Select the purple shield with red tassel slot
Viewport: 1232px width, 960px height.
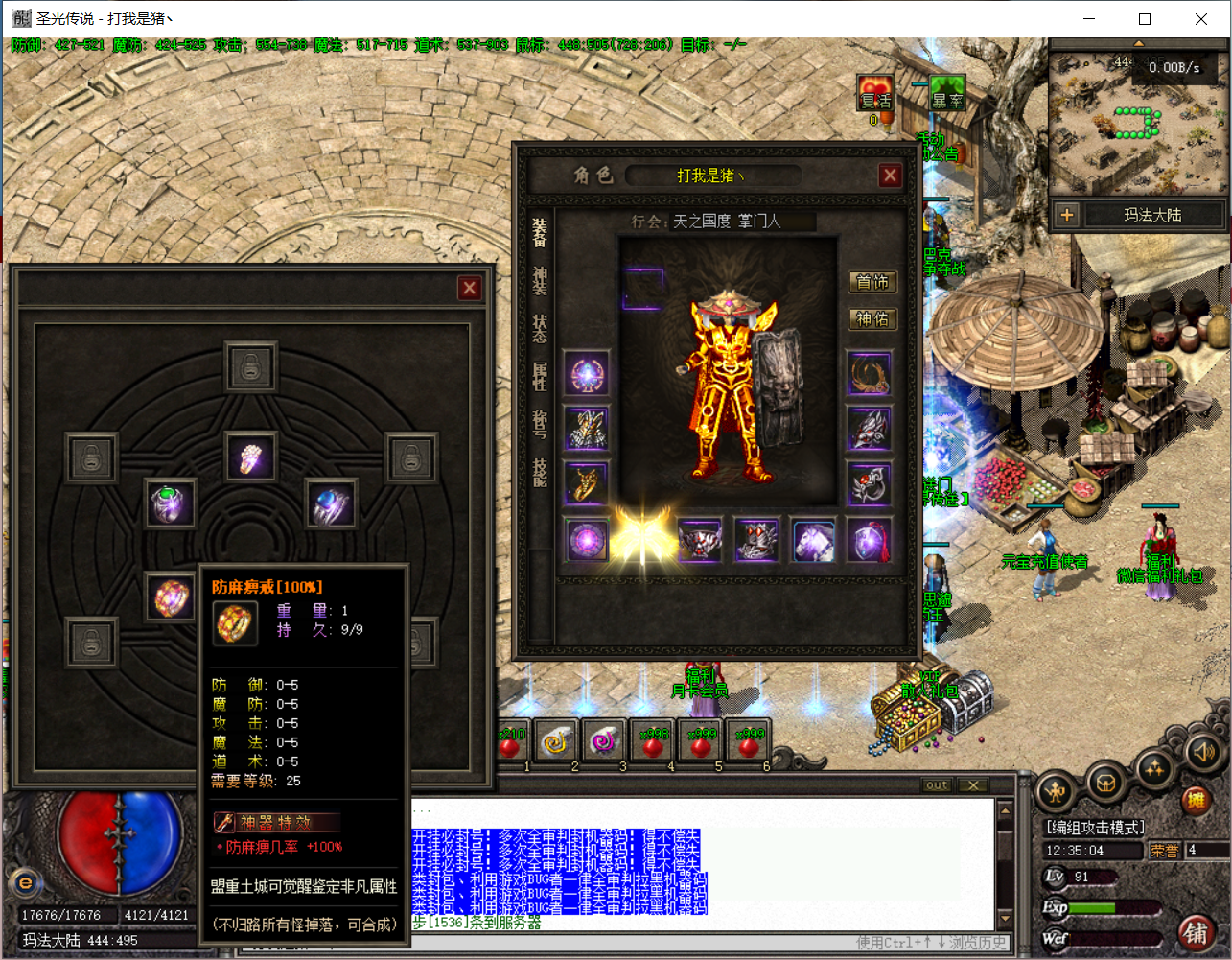(870, 541)
